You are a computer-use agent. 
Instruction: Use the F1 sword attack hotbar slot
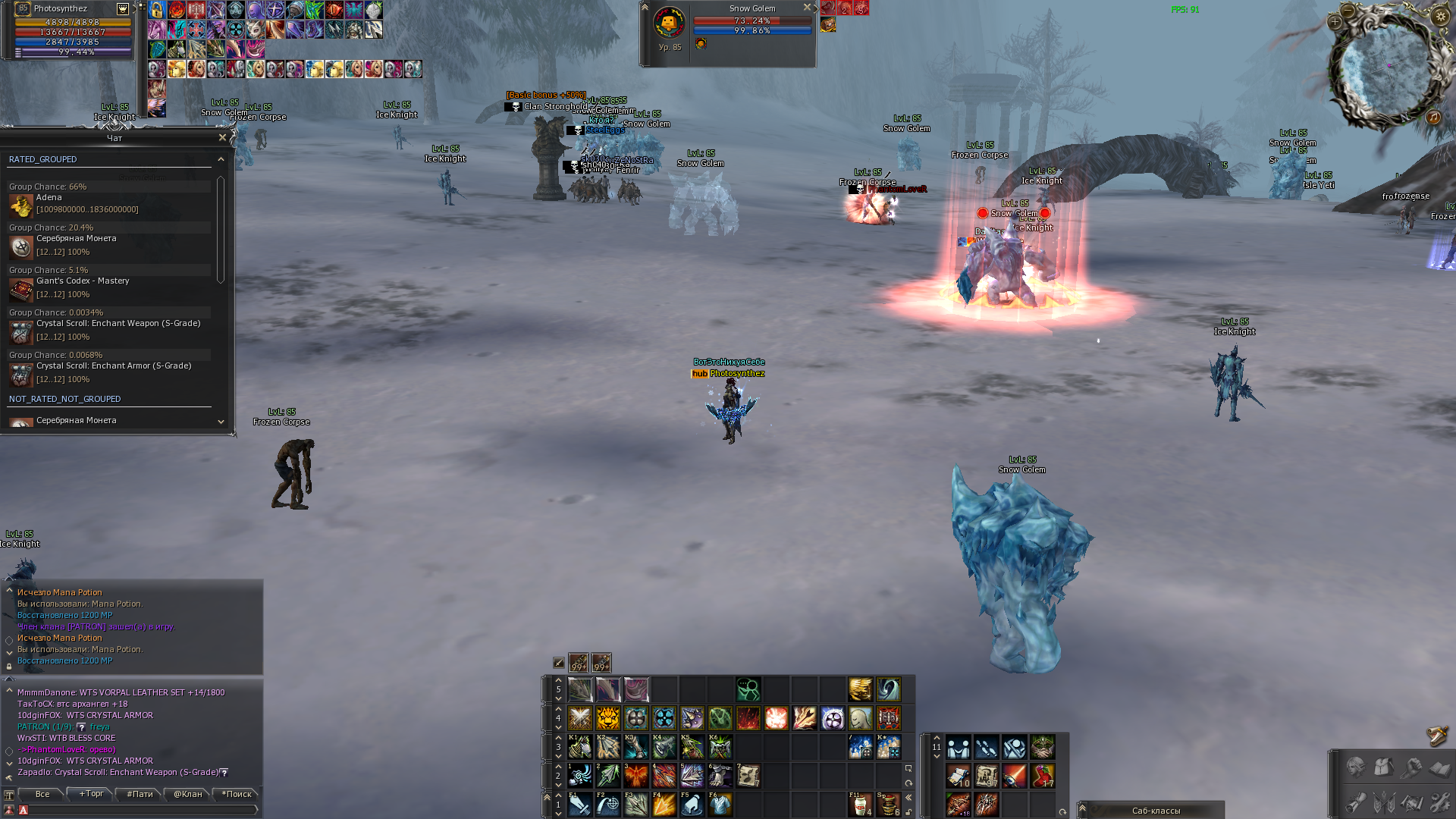coord(580,804)
